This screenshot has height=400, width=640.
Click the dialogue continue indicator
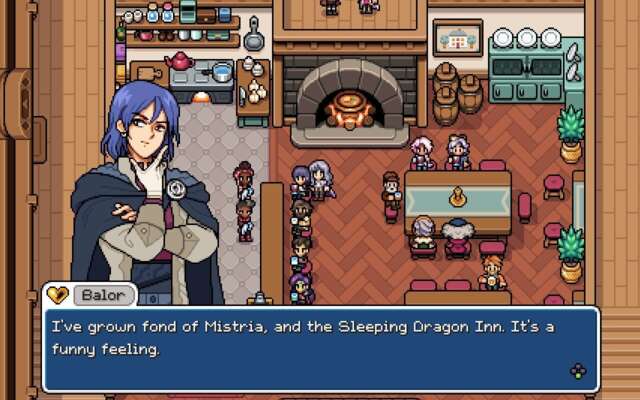coord(578,371)
